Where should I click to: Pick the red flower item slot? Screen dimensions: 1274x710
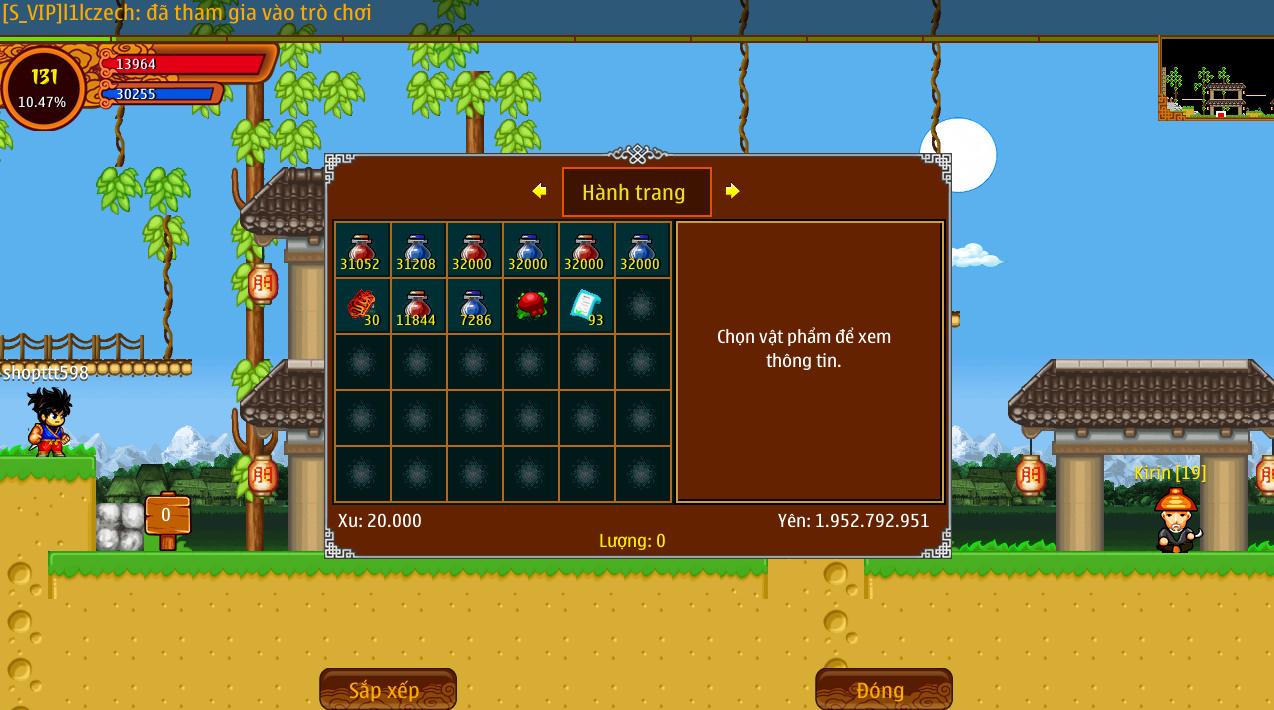(530, 306)
